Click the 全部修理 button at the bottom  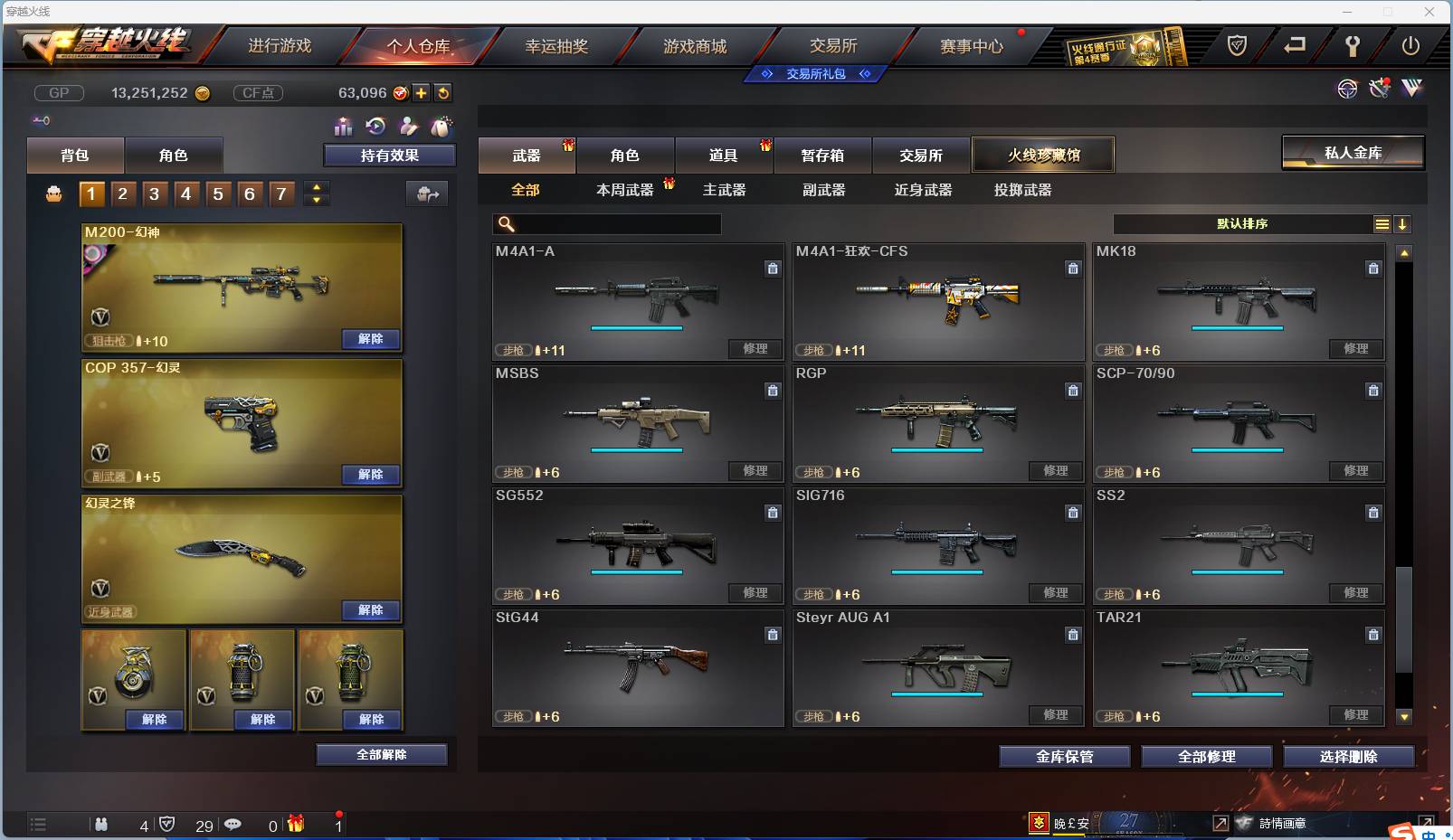click(x=1207, y=757)
